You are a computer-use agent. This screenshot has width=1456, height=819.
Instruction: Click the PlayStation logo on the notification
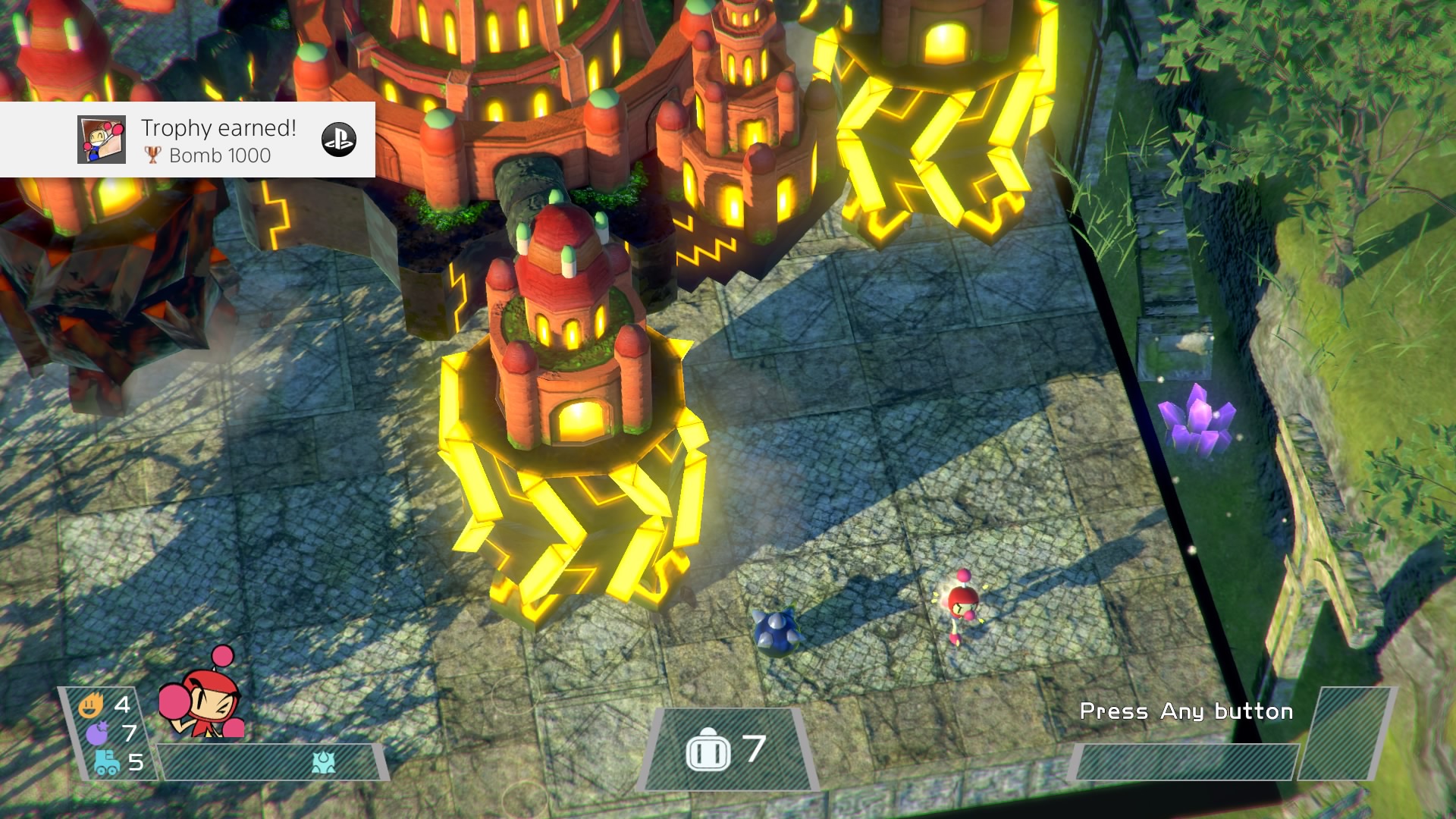point(339,140)
